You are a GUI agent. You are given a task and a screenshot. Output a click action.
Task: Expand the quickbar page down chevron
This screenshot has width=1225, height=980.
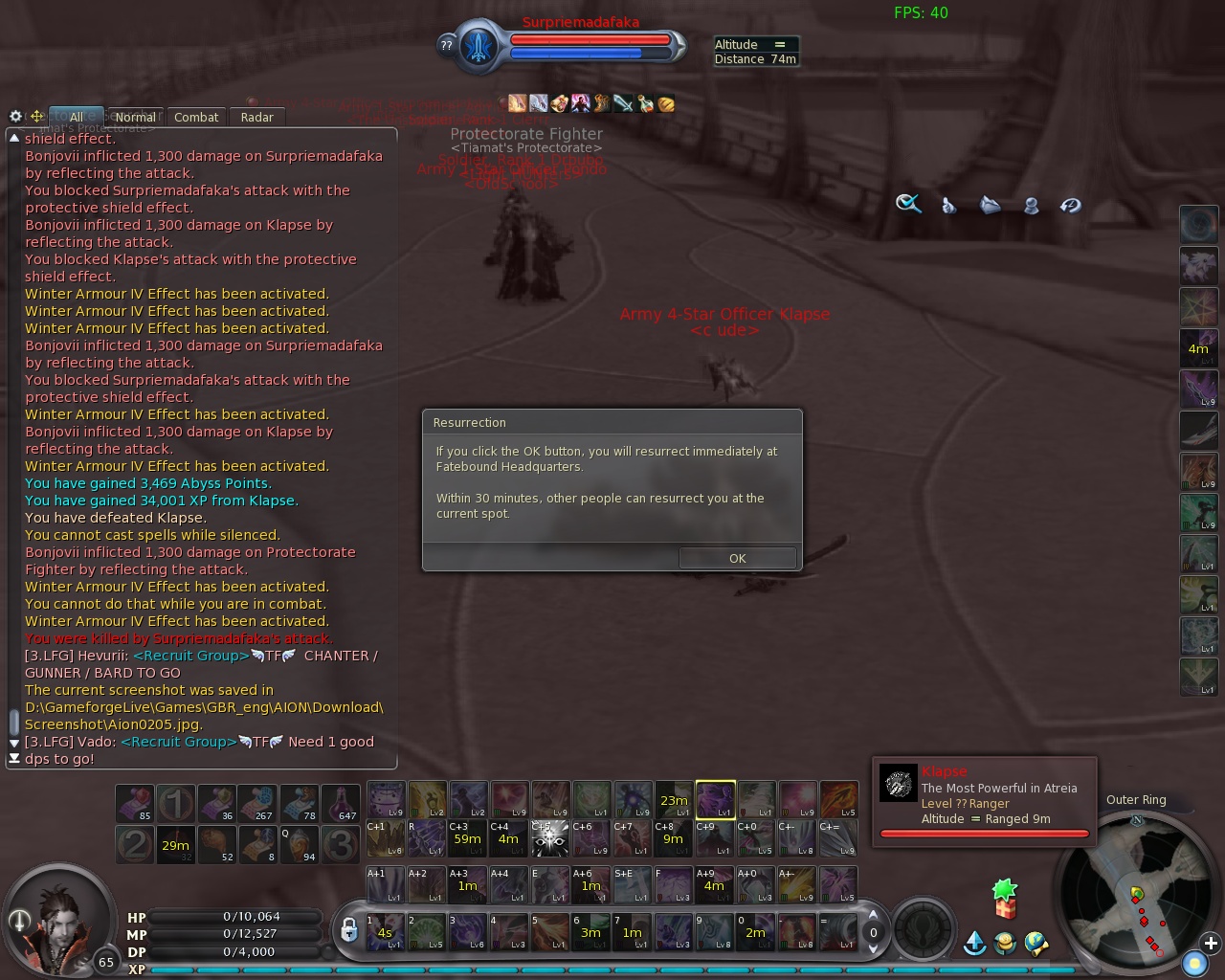[x=872, y=948]
